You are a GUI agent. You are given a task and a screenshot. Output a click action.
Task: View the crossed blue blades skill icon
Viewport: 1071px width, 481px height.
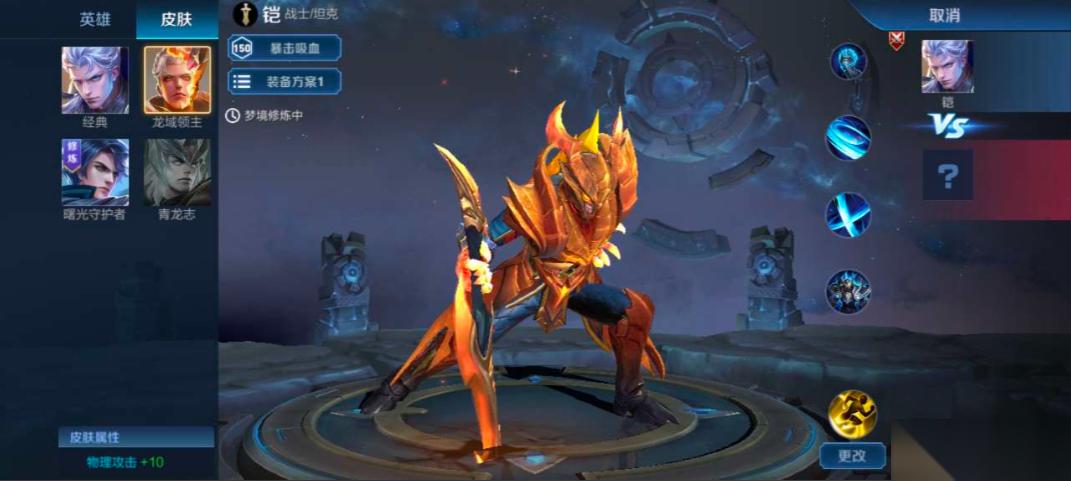click(x=848, y=214)
